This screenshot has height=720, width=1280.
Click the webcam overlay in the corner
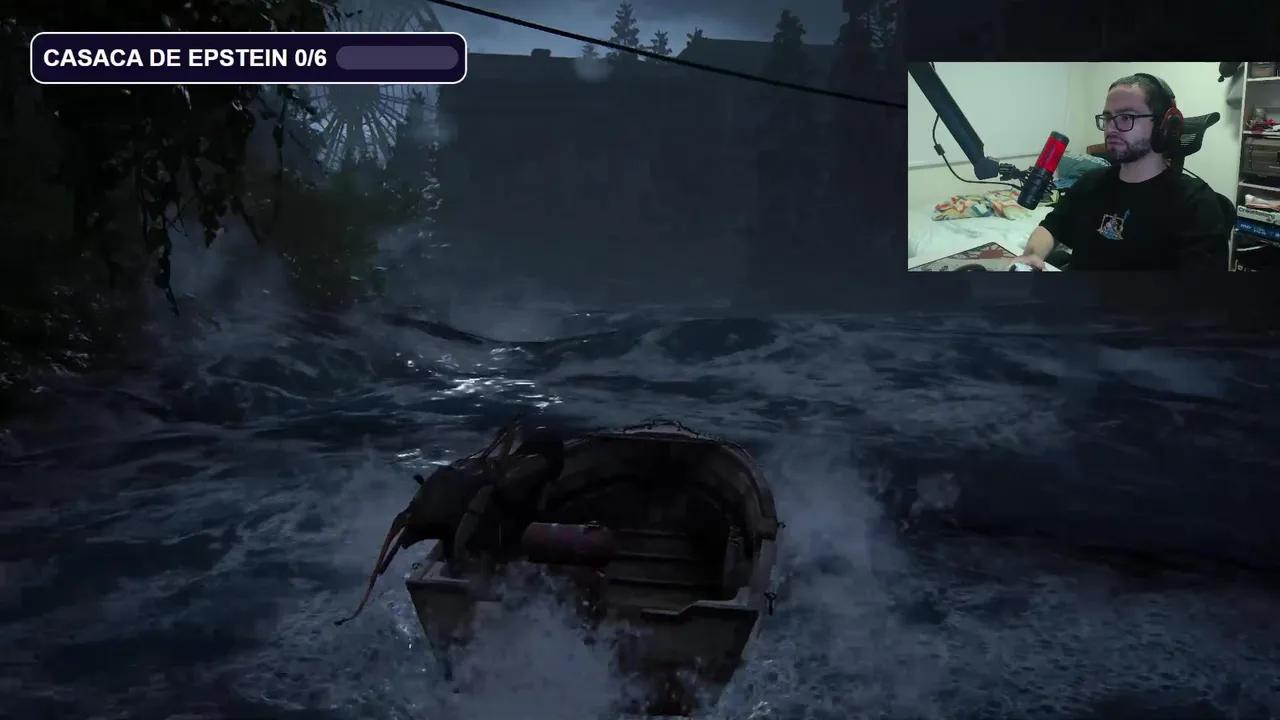[x=1095, y=170]
